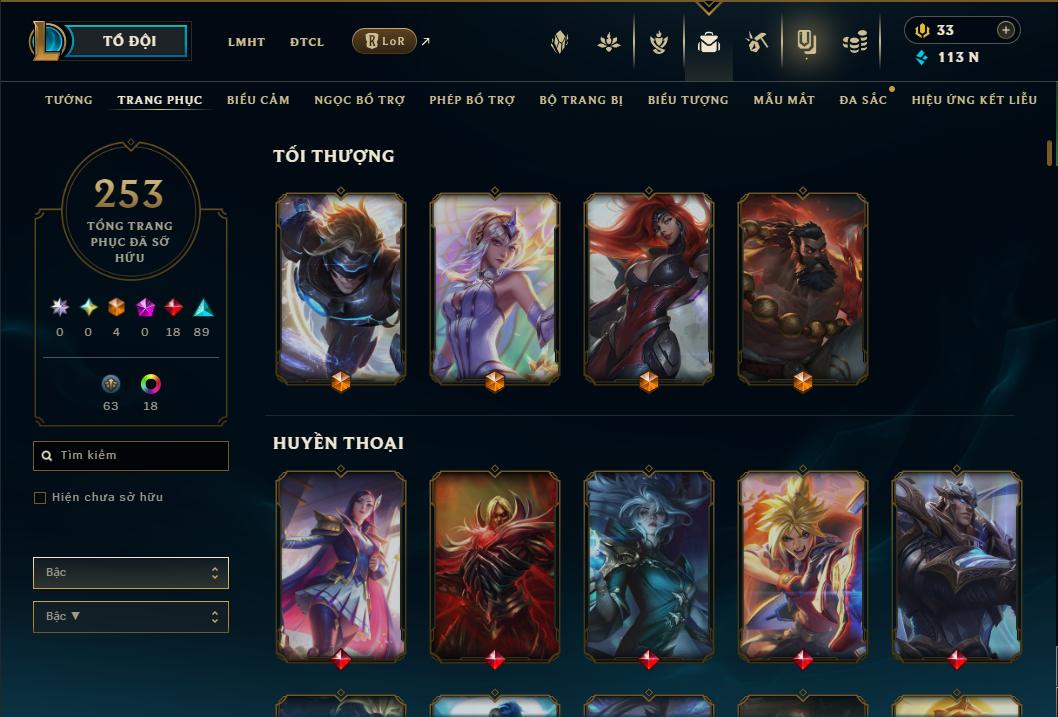The width and height of the screenshot is (1058, 717).
Task: Toggle the Hiện chưa sở hữu checkbox
Action: (x=40, y=498)
